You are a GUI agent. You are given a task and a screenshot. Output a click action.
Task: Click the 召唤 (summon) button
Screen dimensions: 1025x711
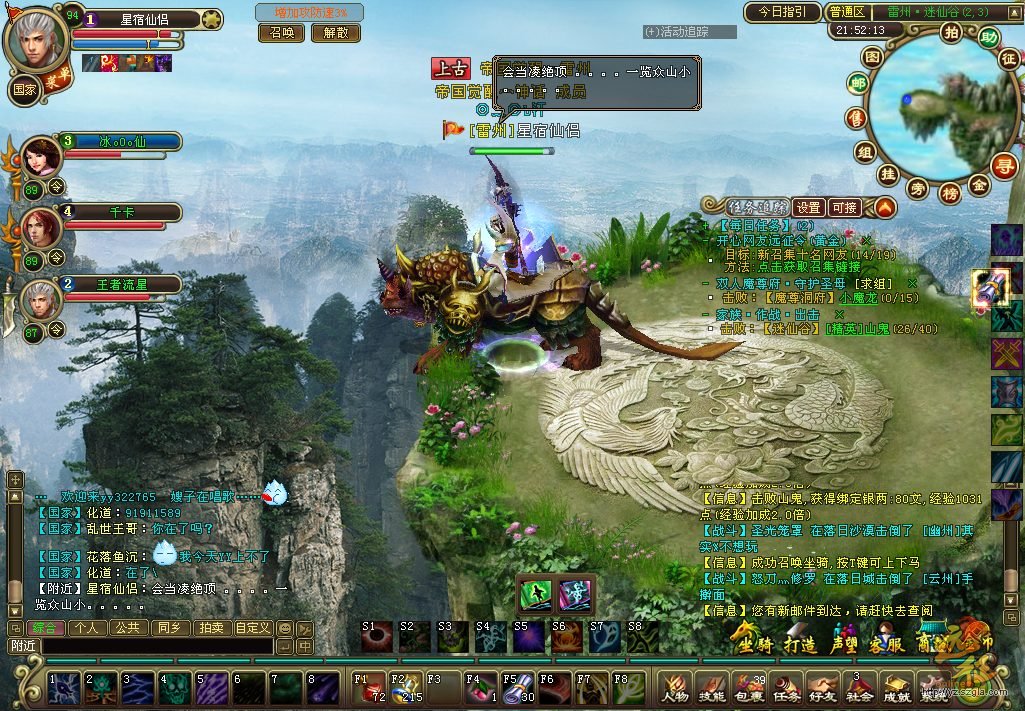point(282,32)
